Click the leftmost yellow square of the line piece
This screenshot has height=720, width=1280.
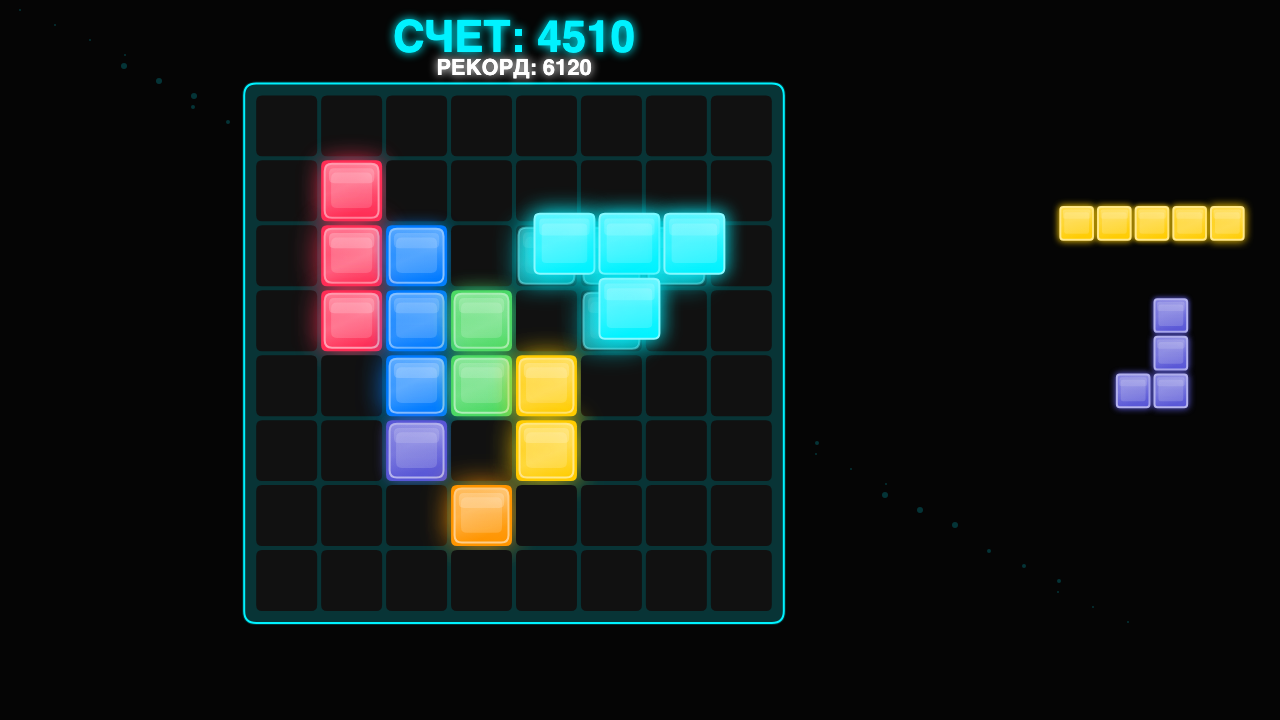pyautogui.click(x=1075, y=223)
